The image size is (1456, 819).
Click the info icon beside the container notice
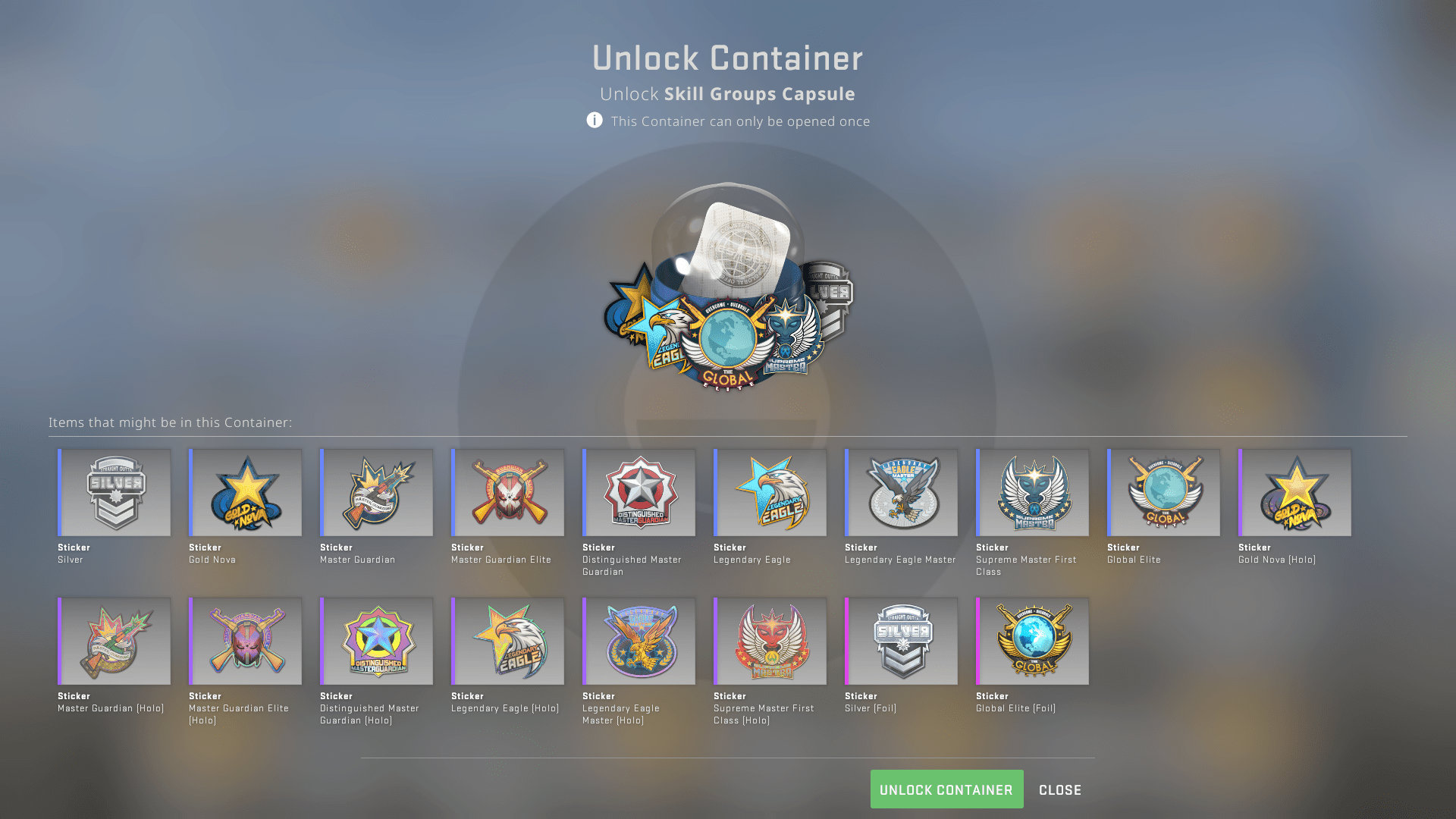click(595, 121)
